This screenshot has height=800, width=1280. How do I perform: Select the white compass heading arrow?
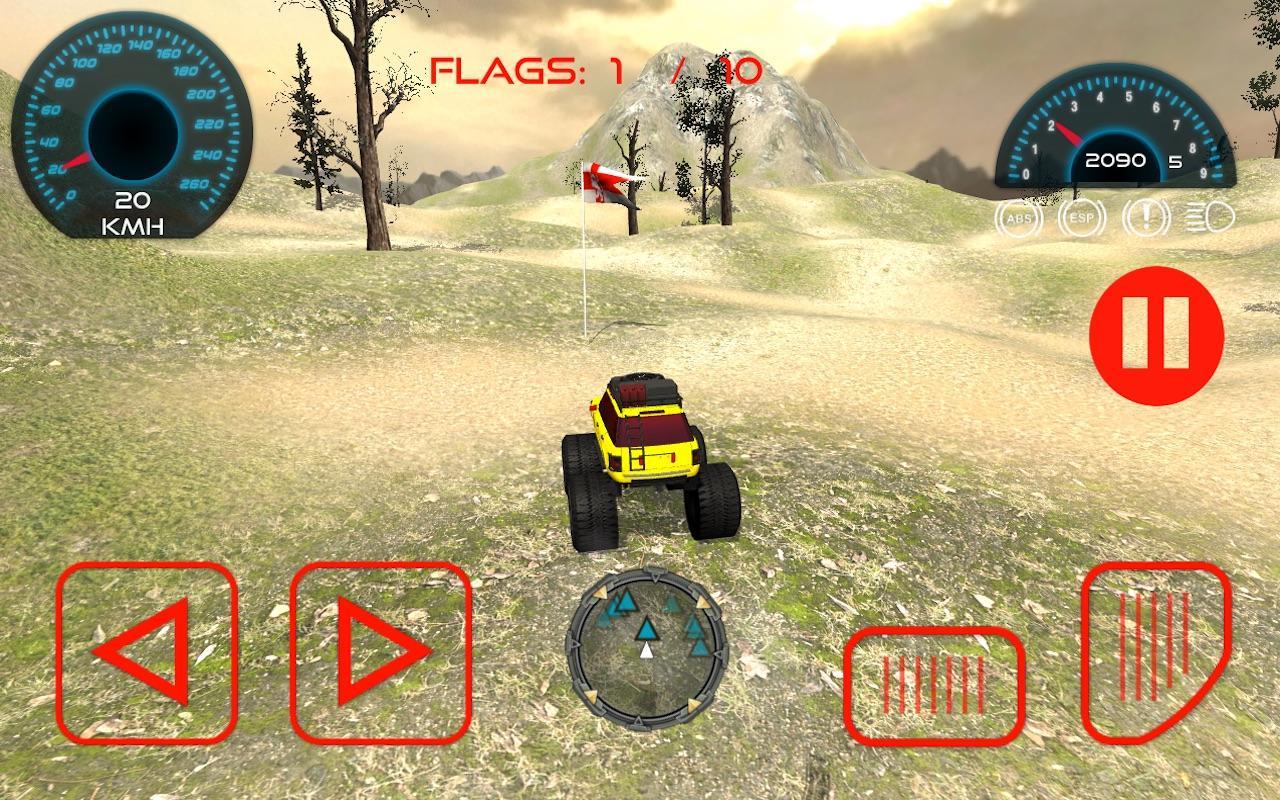pyautogui.click(x=648, y=650)
